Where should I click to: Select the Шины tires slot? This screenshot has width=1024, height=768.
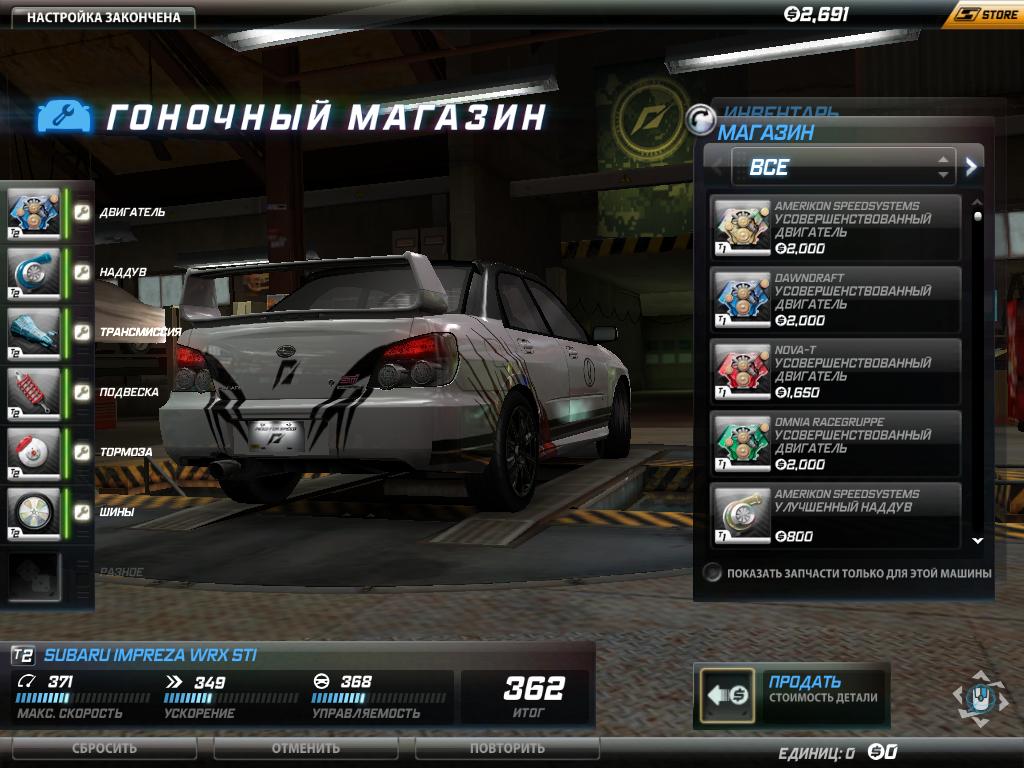tap(34, 512)
